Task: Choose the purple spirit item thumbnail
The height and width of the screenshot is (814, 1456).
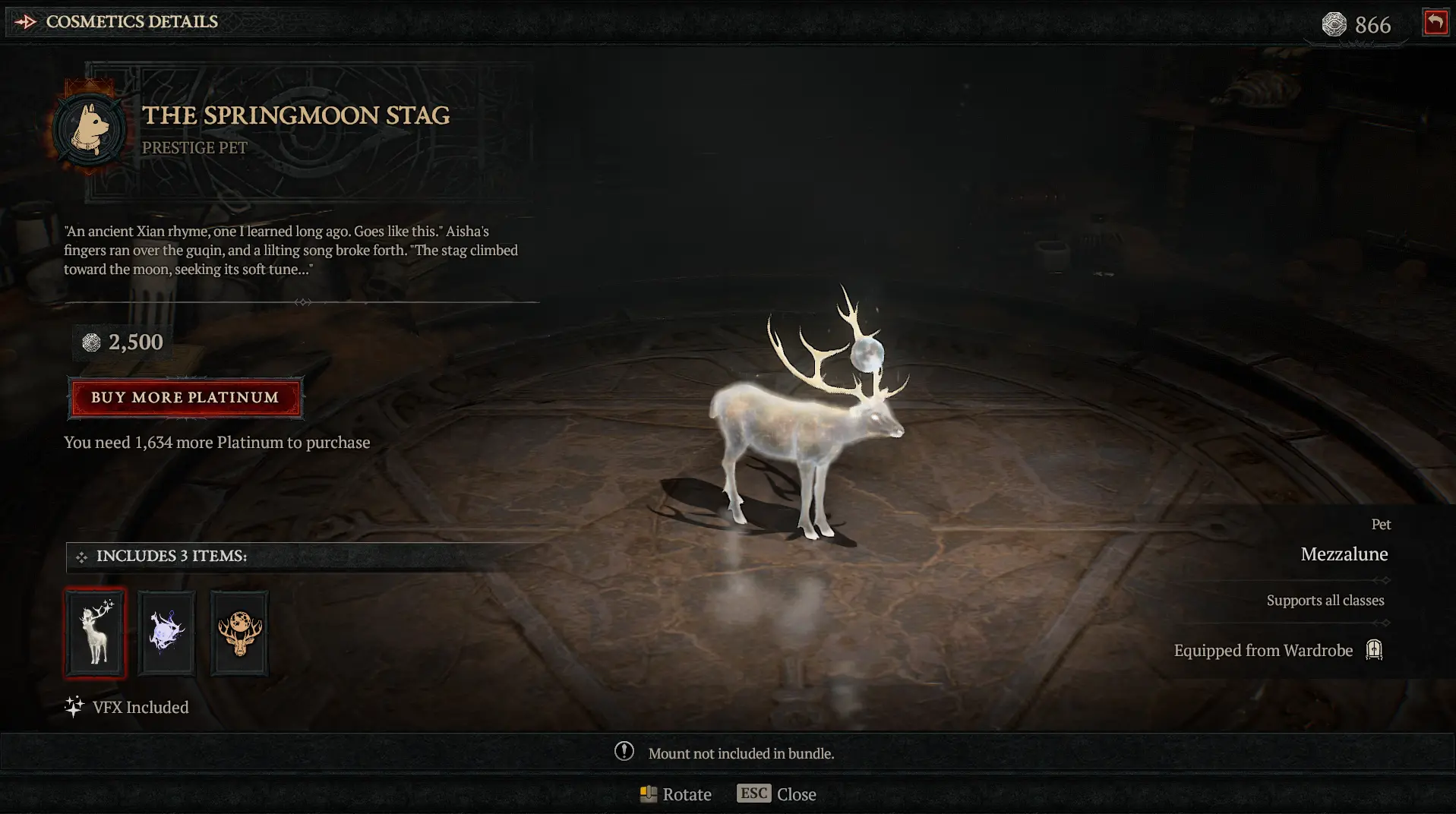Action: point(167,633)
